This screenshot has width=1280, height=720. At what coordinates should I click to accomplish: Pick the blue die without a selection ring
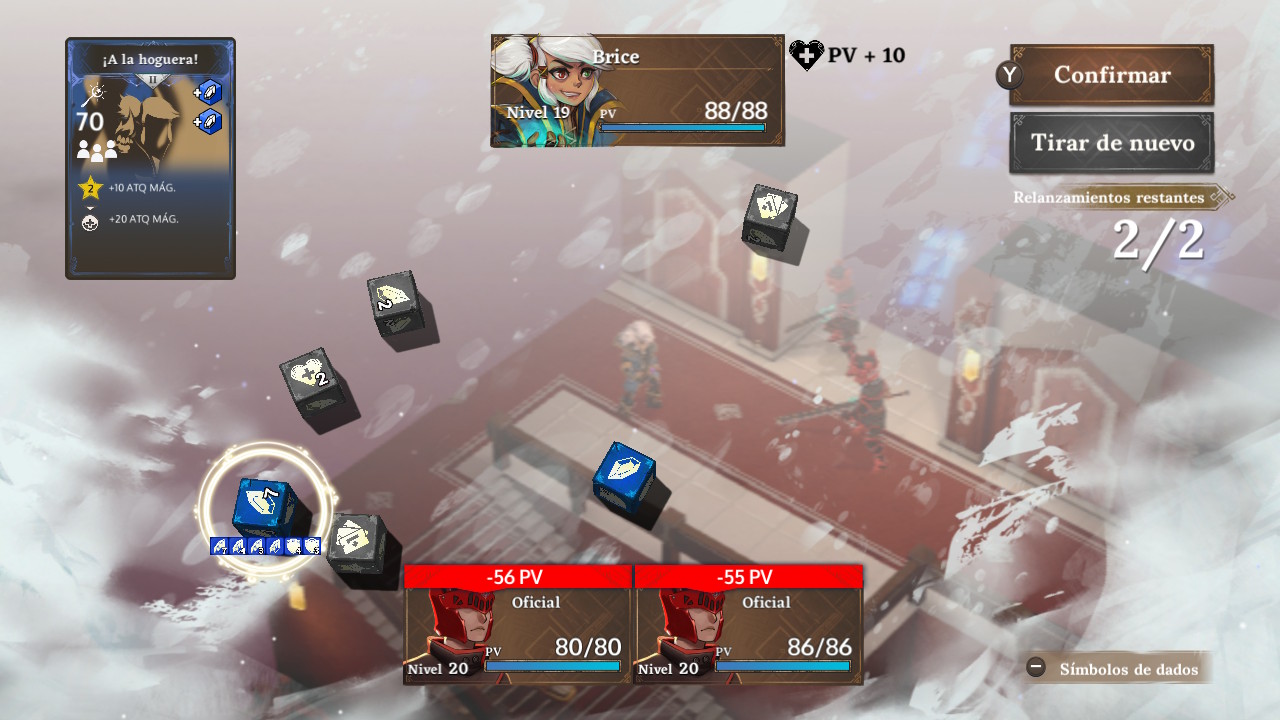click(x=624, y=478)
